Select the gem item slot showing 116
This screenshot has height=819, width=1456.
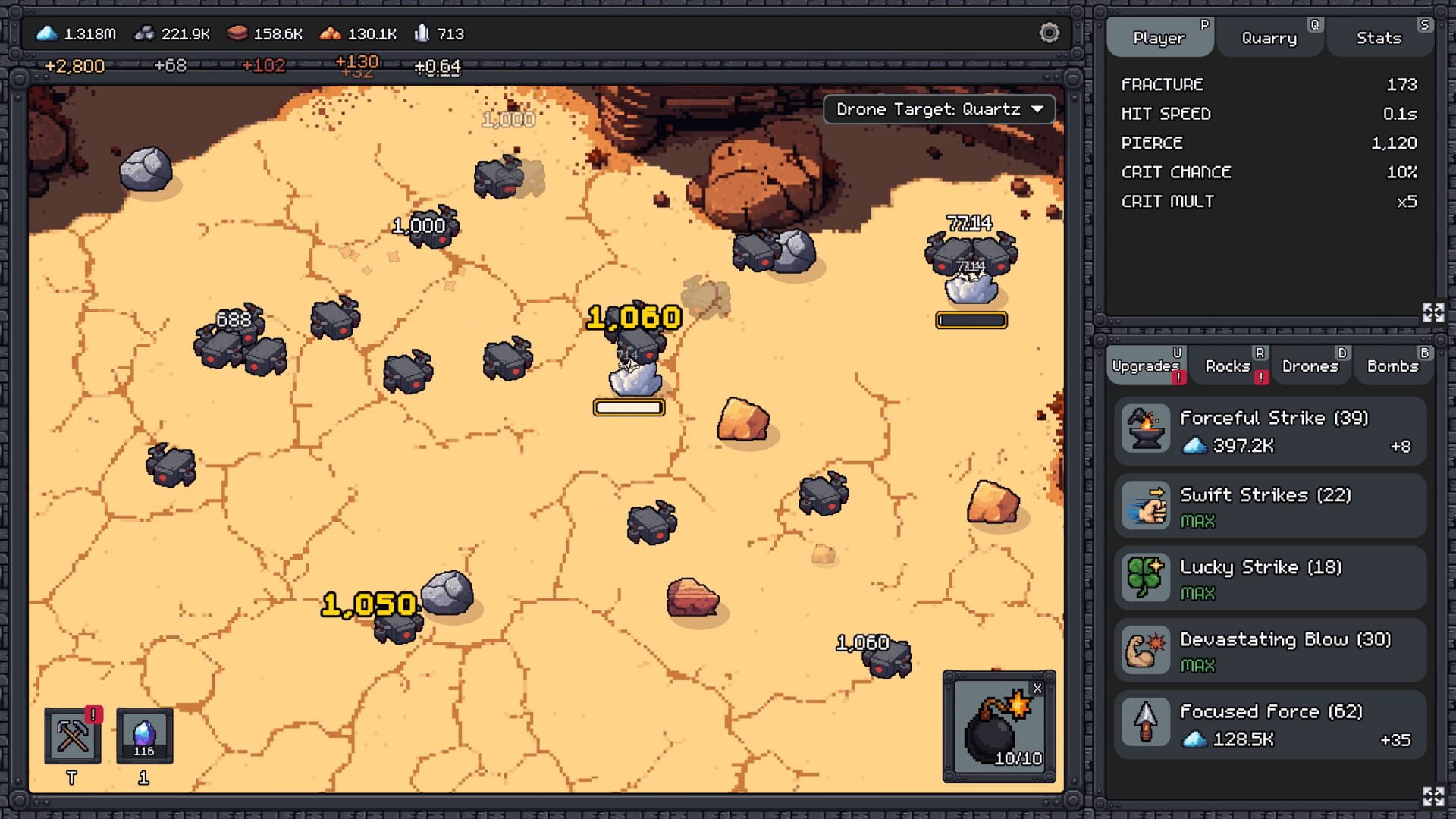click(x=146, y=736)
